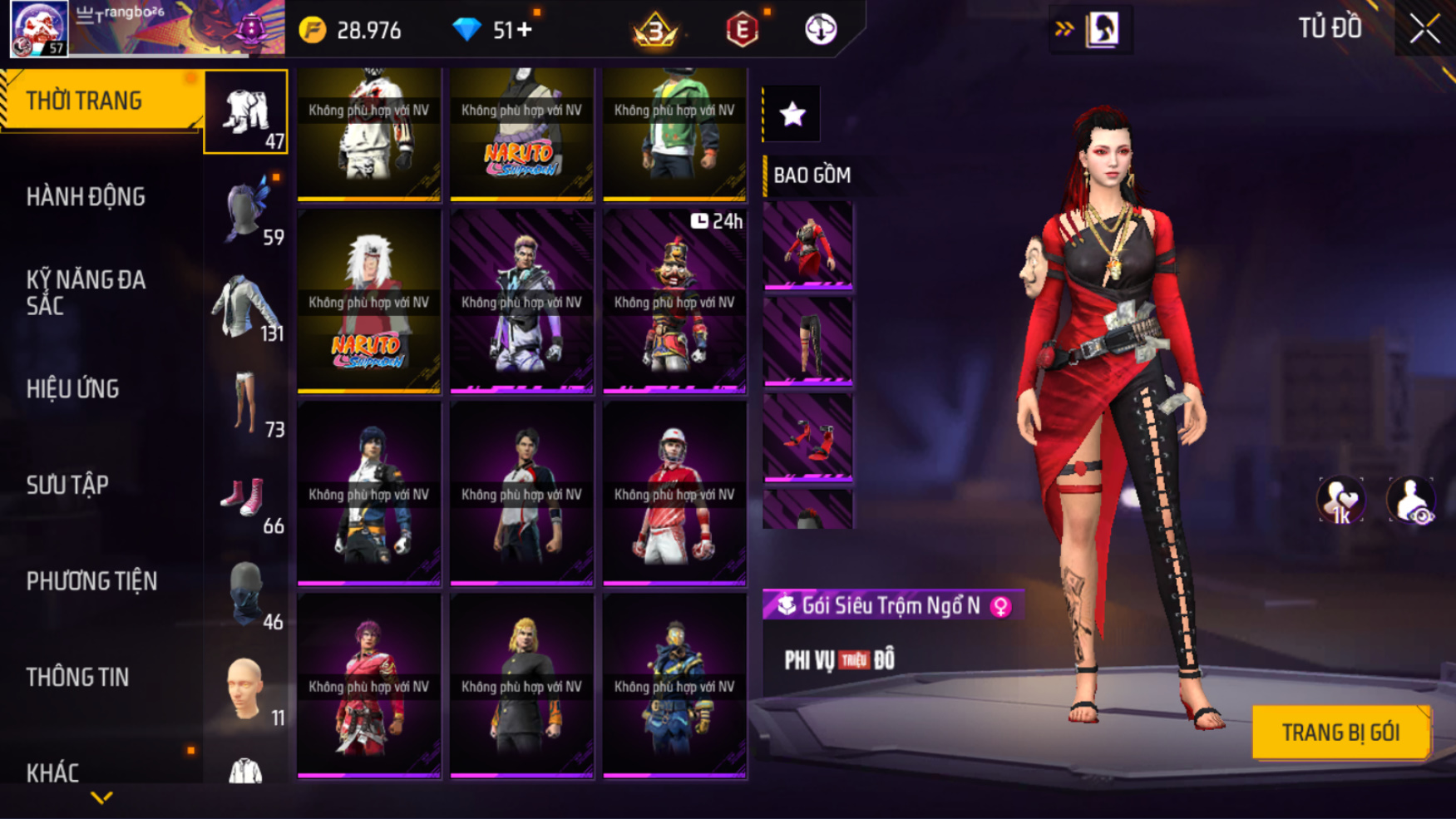The width and height of the screenshot is (1456, 819).
Task: Select the KỸ NĂNG ĐA SẮC tab
Action: tap(86, 293)
